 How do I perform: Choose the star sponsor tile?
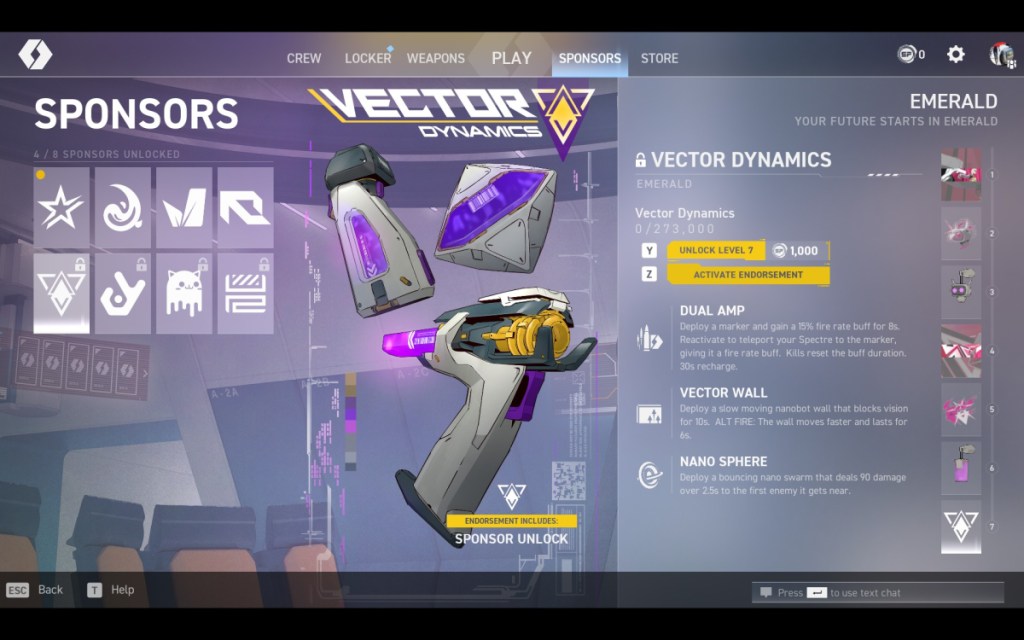point(62,208)
